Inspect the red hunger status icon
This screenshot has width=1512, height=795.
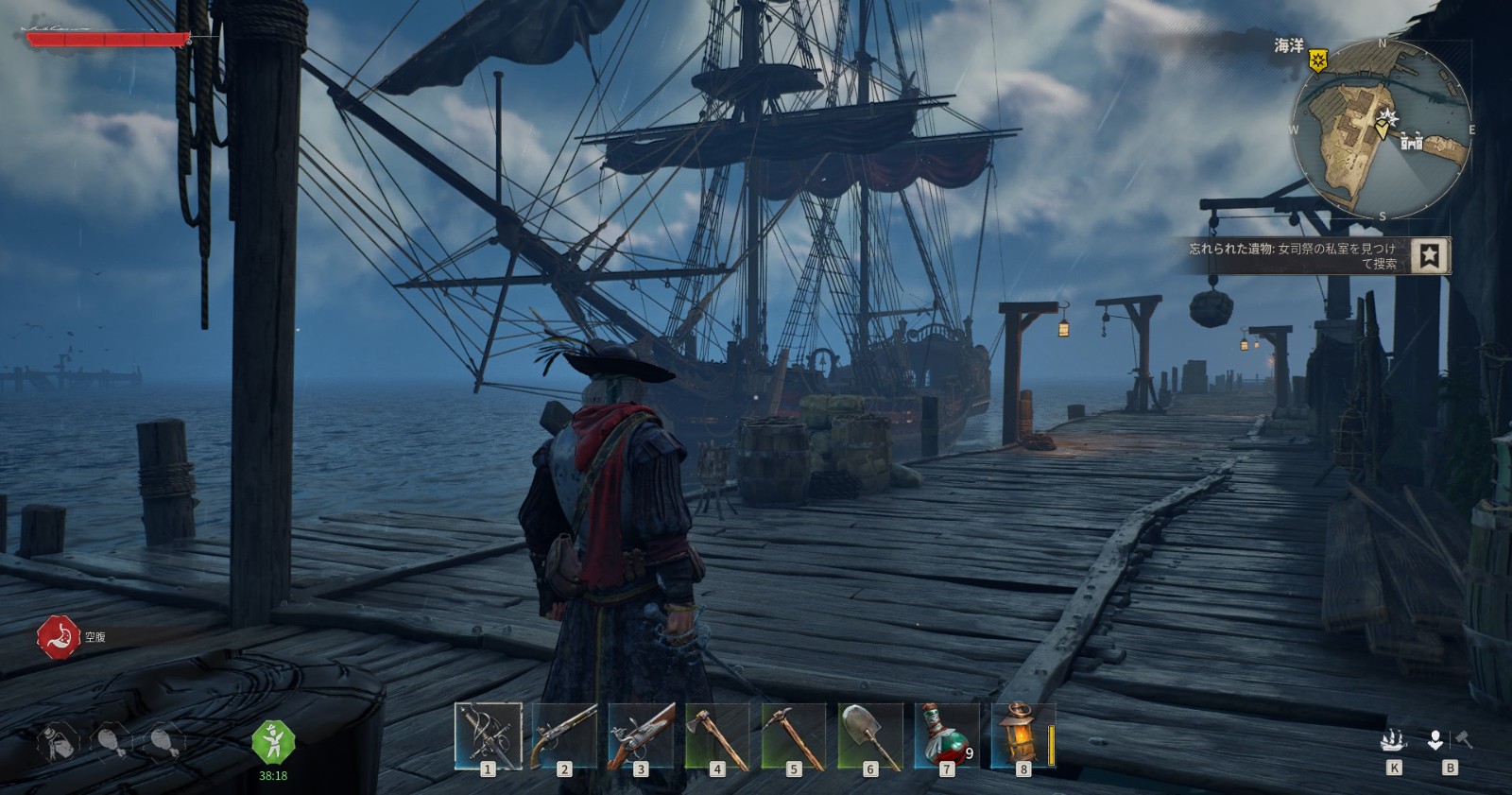58,637
